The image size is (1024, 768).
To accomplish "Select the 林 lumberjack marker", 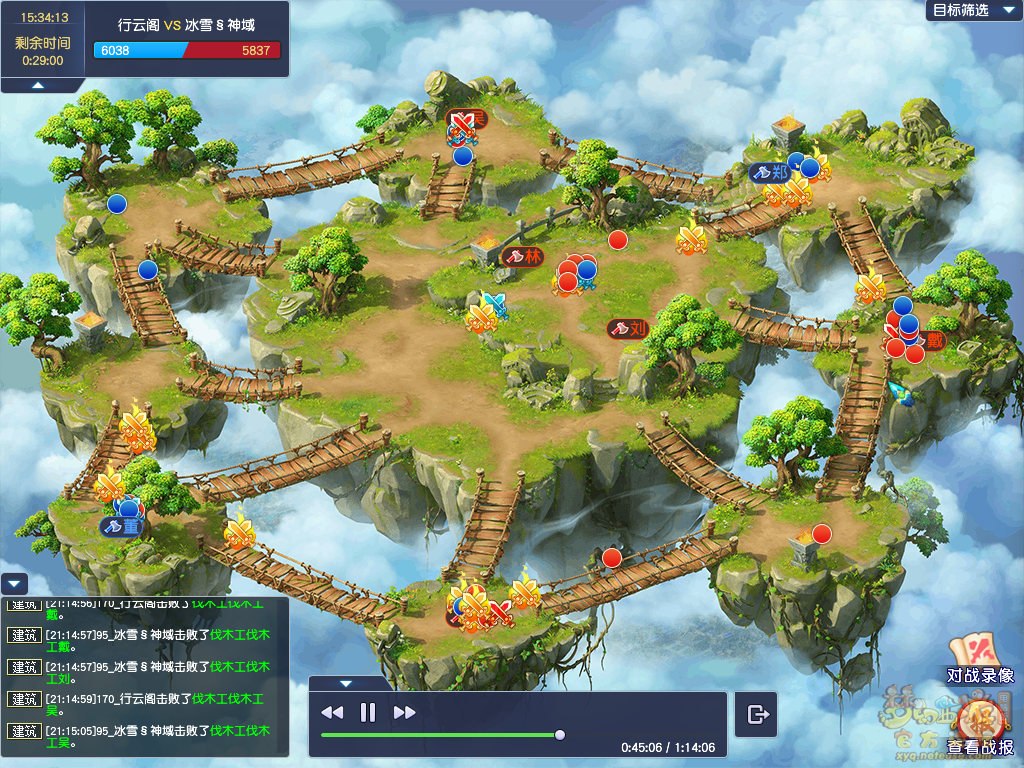I will point(524,256).
